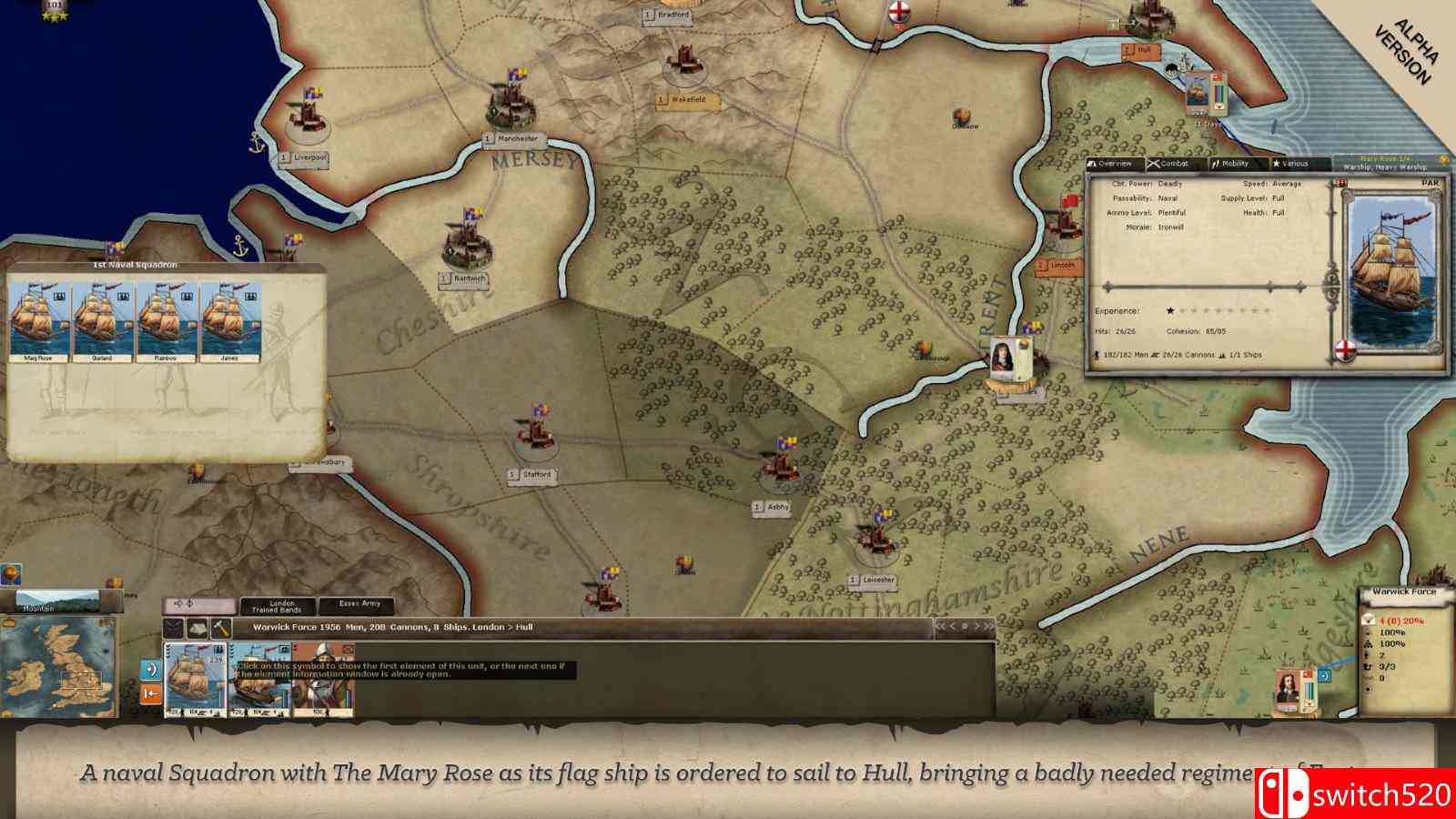Select the terrain map icon beside the hammer
Screen dimensions: 1456x819
pyautogui.click(x=197, y=629)
